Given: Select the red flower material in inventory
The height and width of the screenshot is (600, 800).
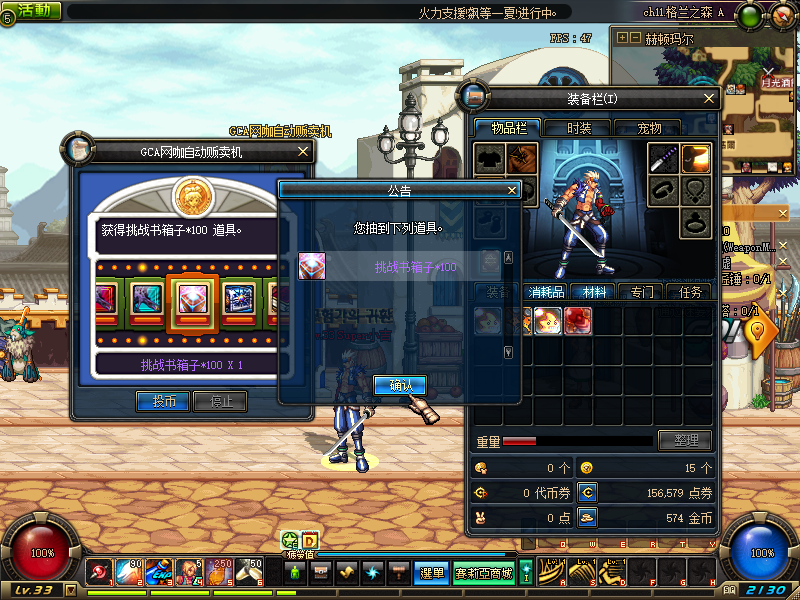Looking at the screenshot, I should click(x=577, y=321).
